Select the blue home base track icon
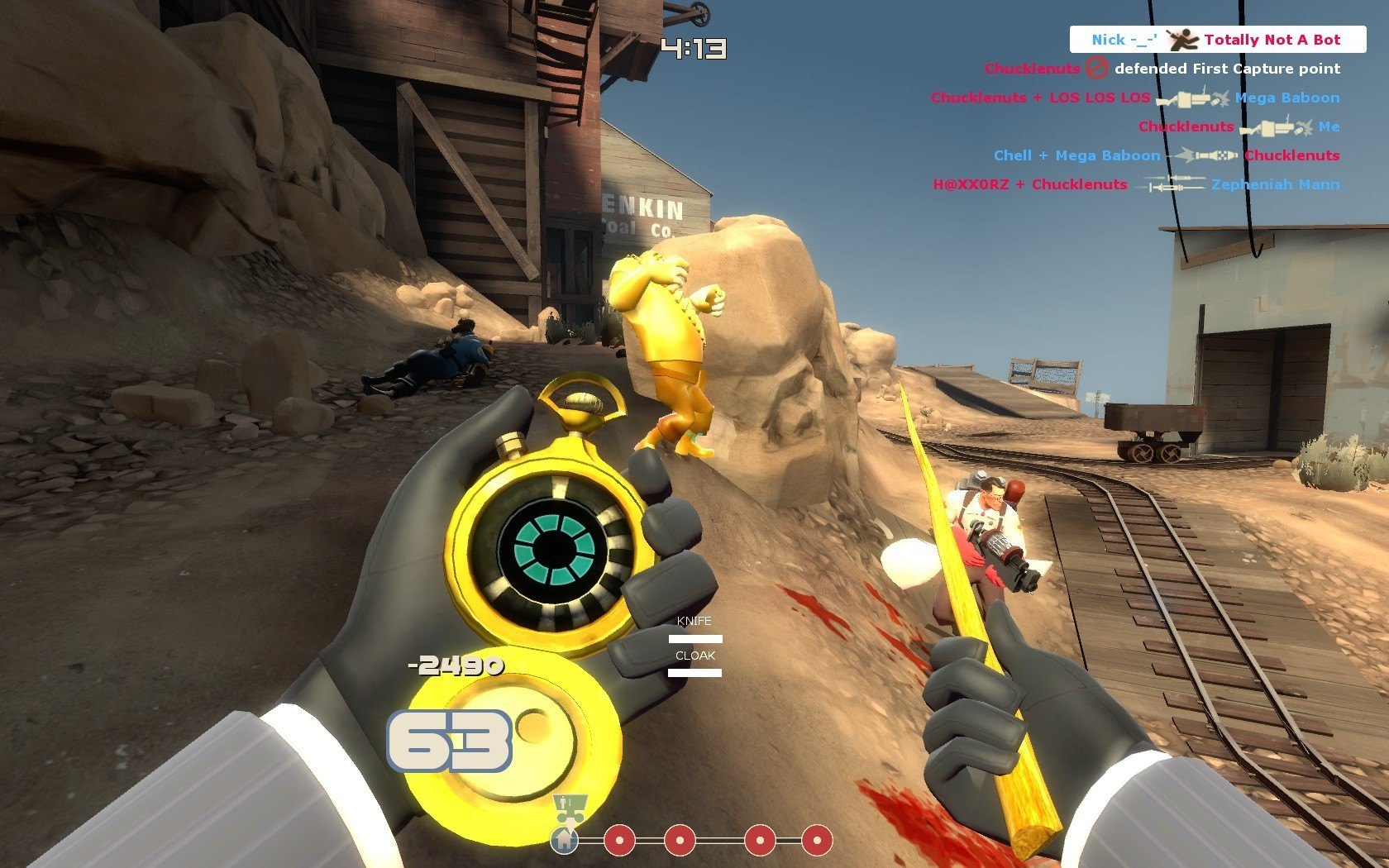1389x868 pixels. click(565, 841)
